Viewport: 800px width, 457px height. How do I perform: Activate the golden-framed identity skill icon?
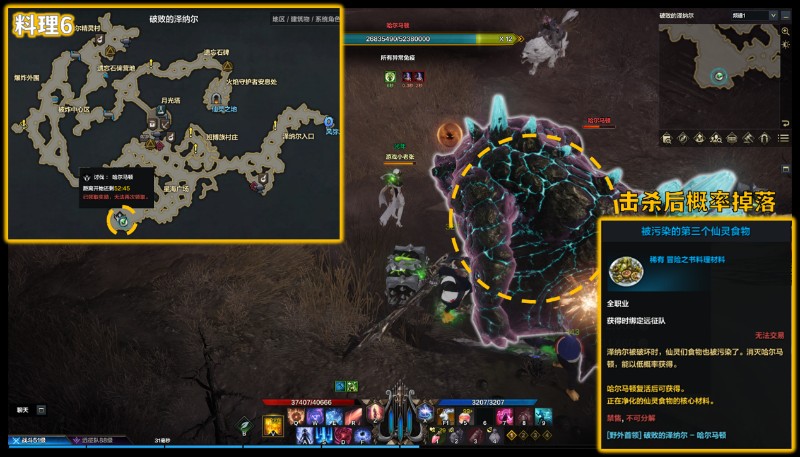tap(272, 426)
